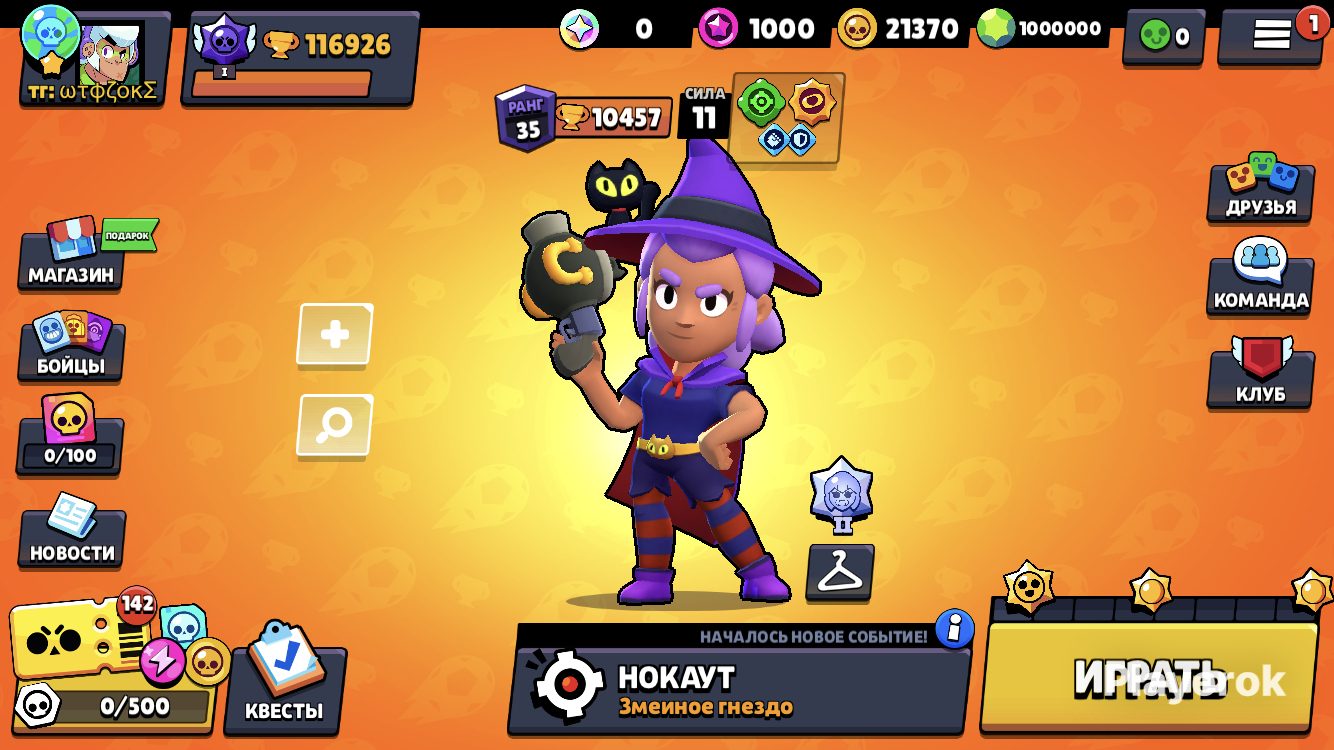The image size is (1334, 750).
Task: View the trophy road with 116926 trophies
Action: 300,57
